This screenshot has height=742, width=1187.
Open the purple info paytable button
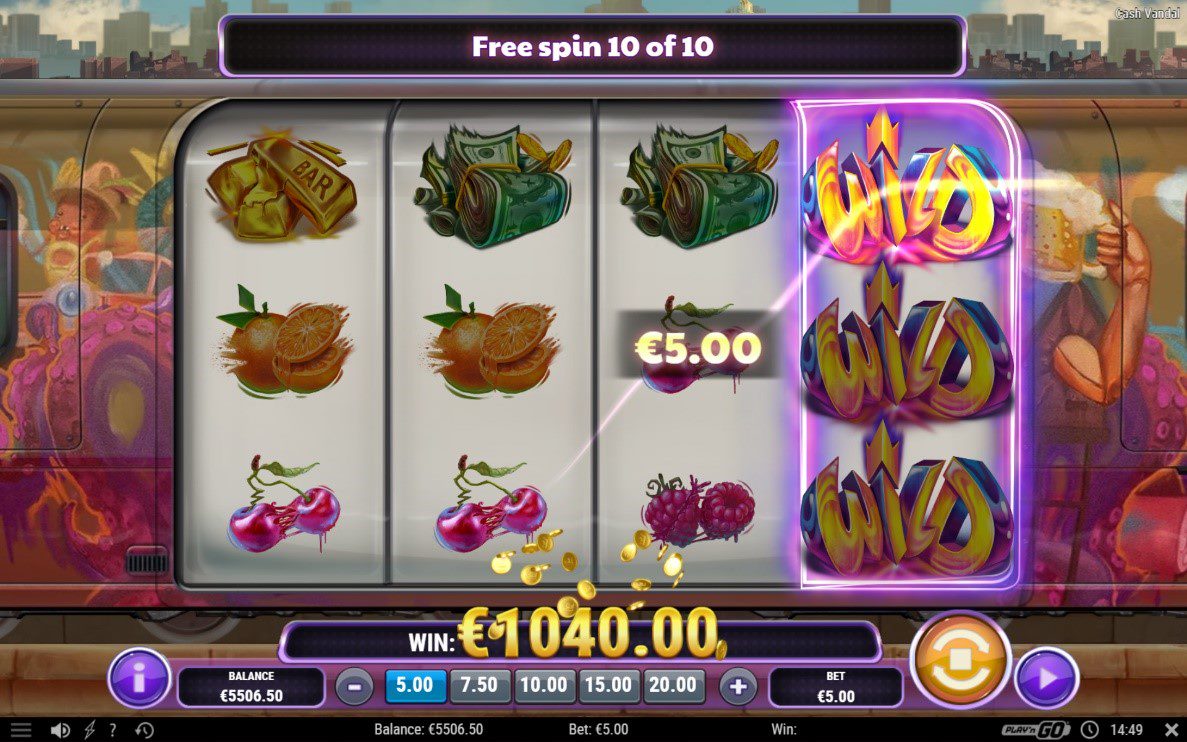pos(139,679)
